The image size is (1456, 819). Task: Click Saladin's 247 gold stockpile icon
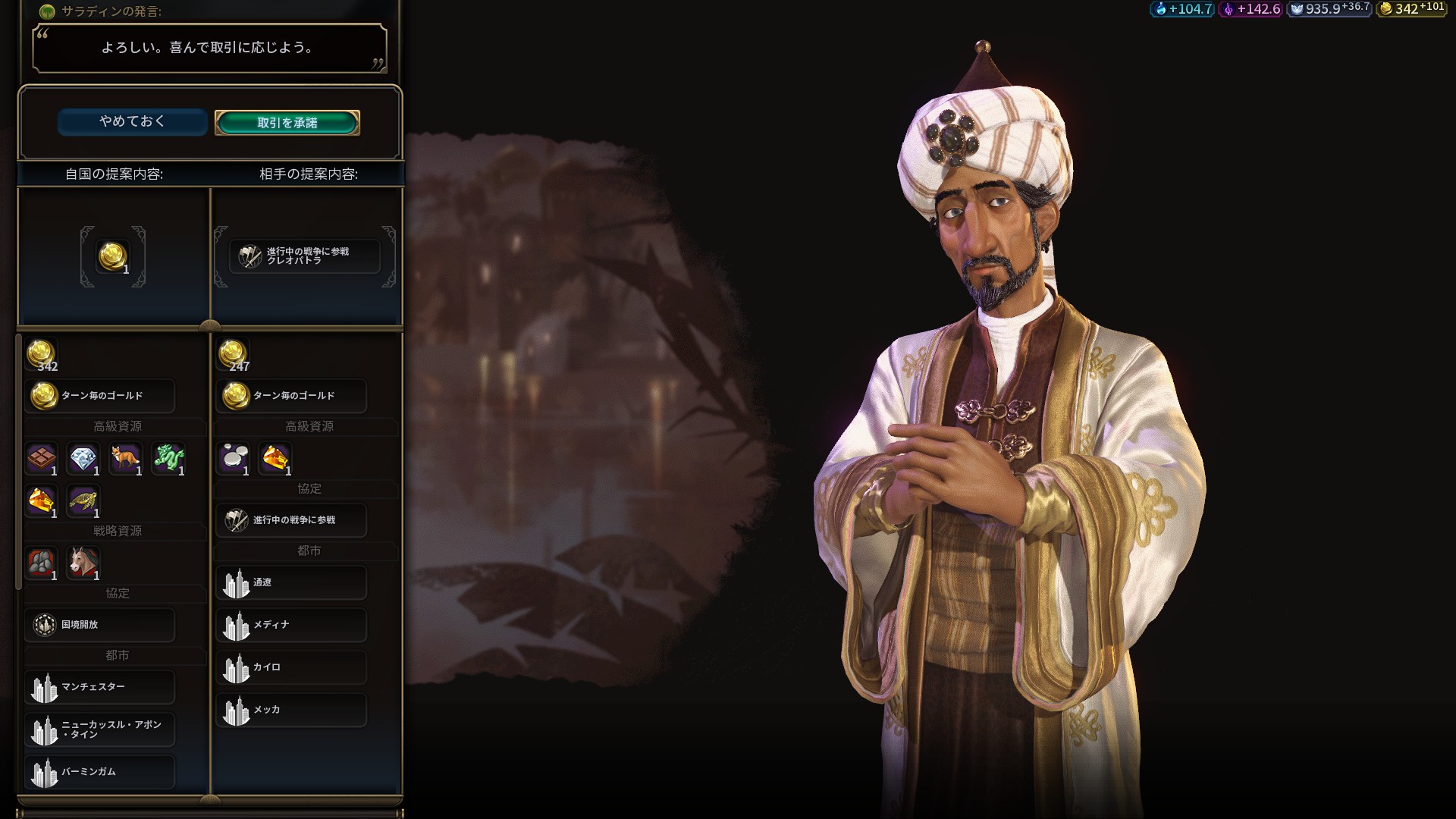(x=233, y=354)
